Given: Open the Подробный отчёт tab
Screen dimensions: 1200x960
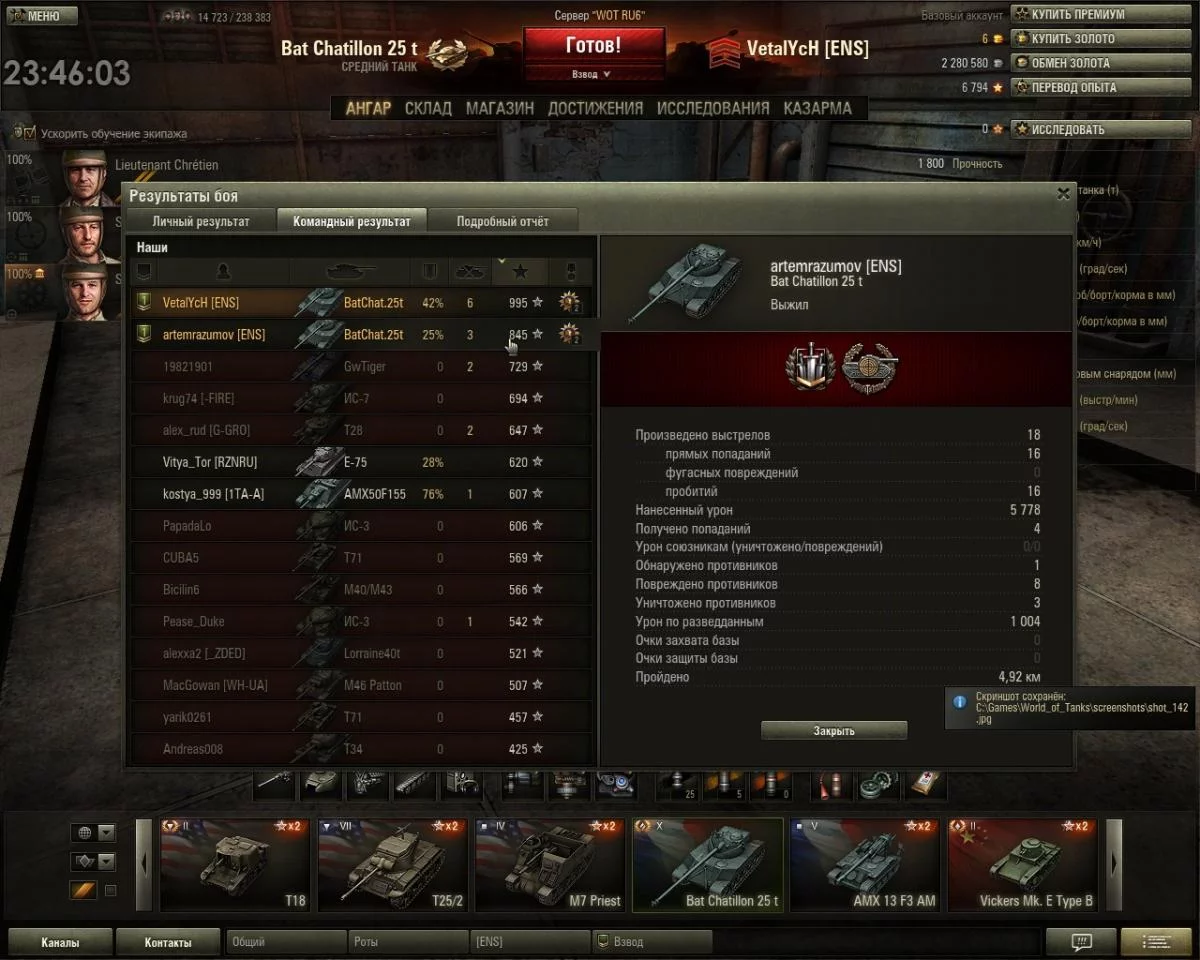Looking at the screenshot, I should coord(502,221).
